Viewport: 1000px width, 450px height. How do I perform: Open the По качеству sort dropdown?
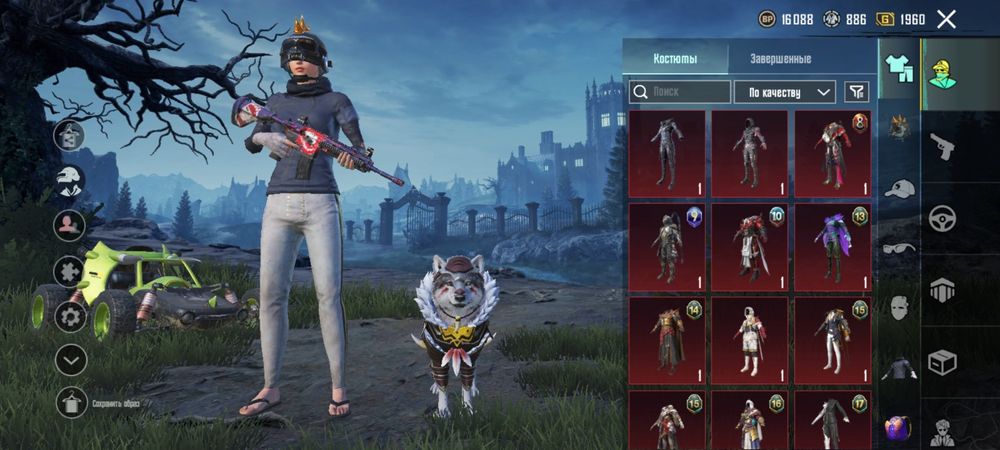(x=784, y=92)
